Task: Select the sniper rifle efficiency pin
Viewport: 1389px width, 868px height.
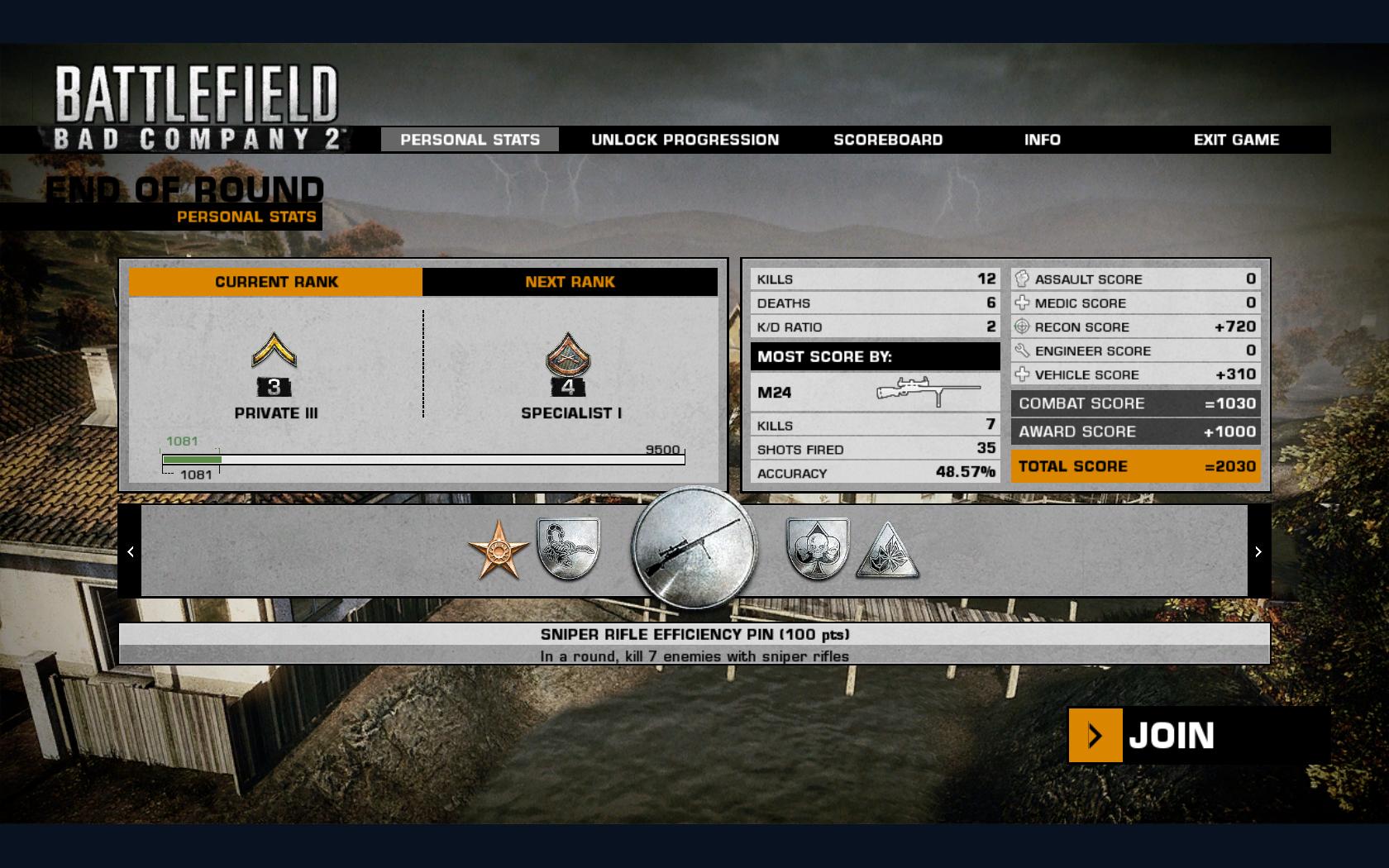Action: pos(694,549)
